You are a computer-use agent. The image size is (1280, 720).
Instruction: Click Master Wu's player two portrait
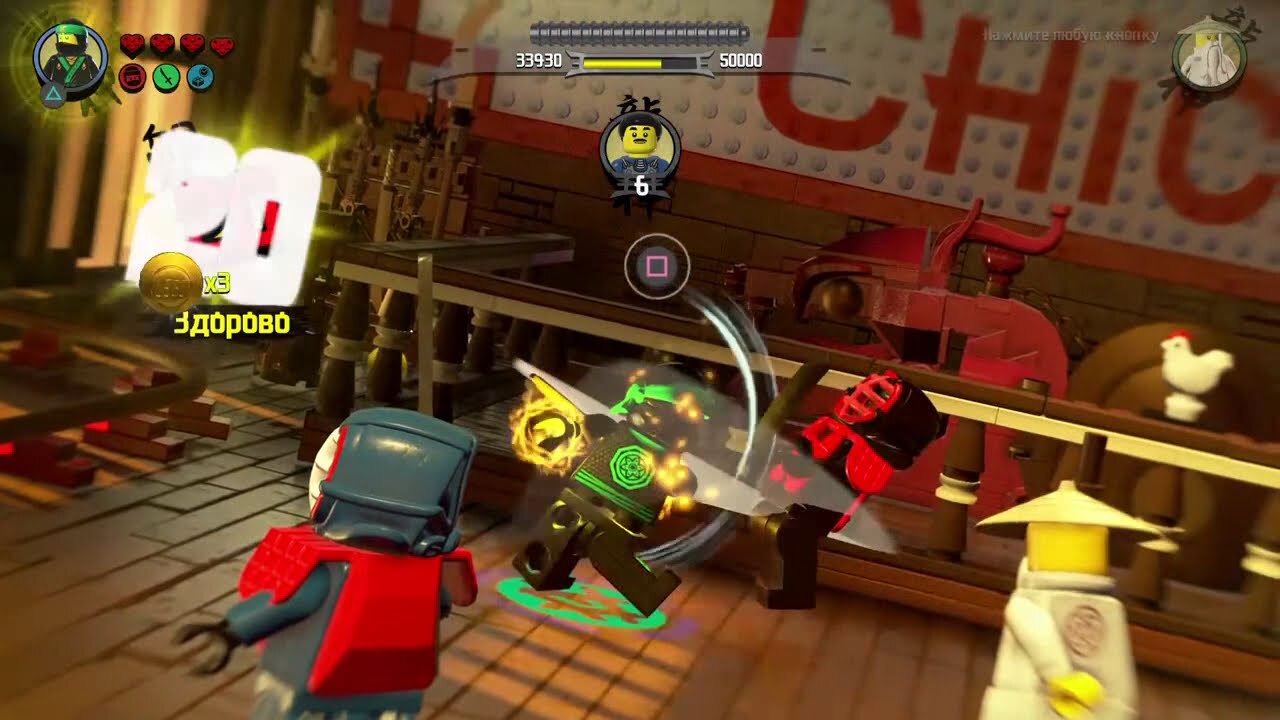(1209, 57)
